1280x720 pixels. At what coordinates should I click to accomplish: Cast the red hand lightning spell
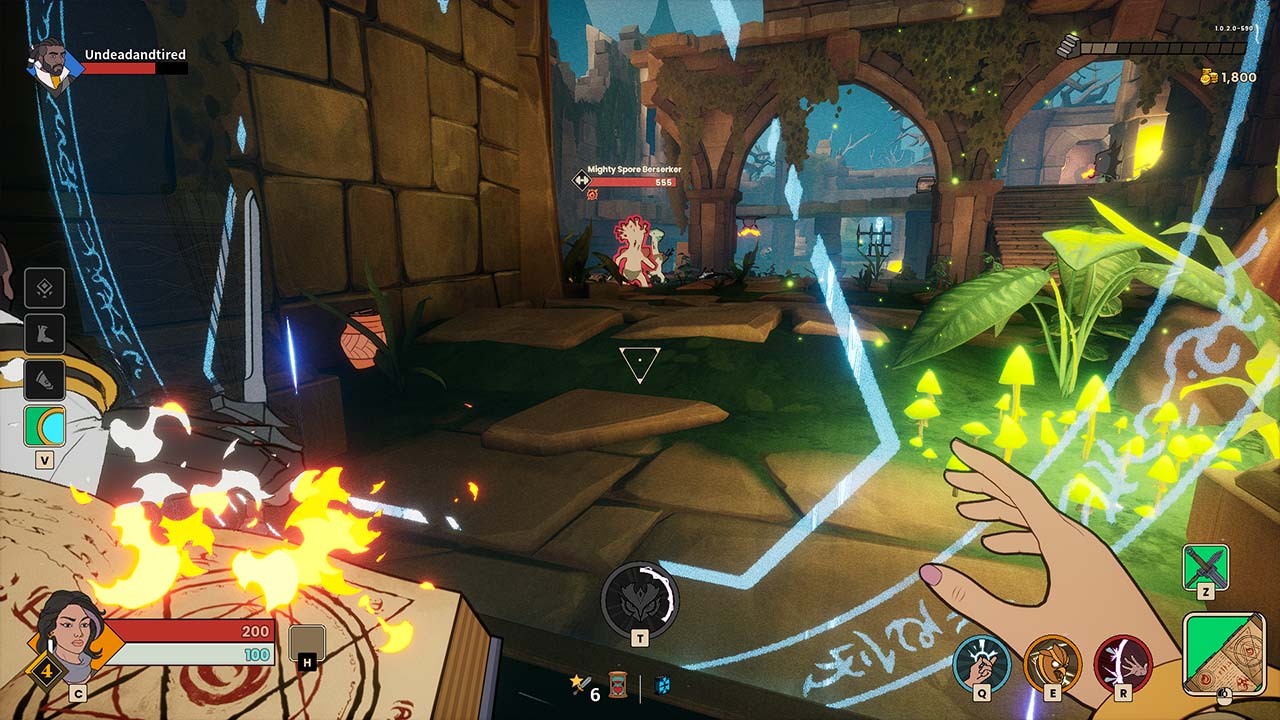click(x=1123, y=663)
